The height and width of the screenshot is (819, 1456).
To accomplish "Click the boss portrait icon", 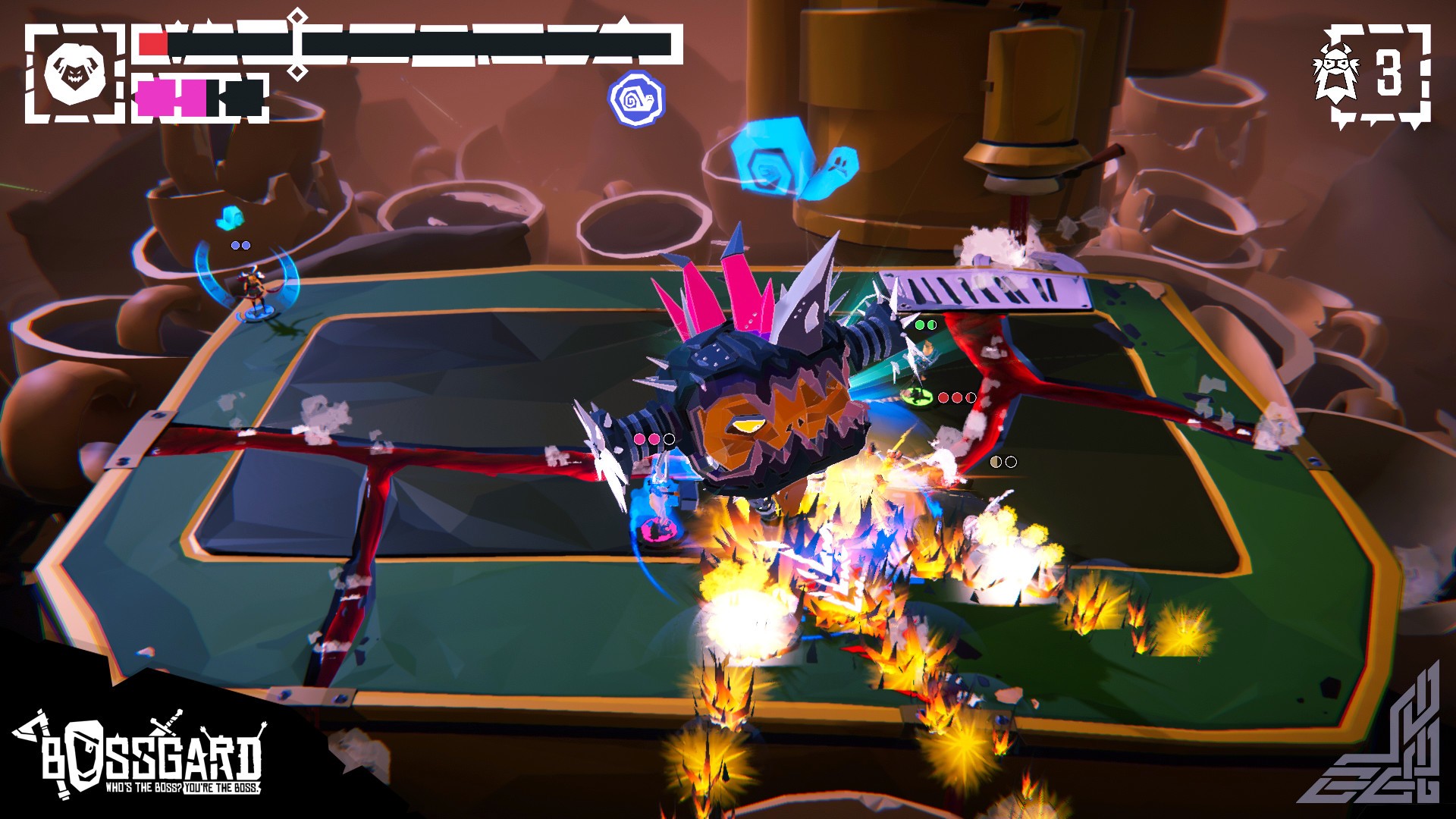I will (74, 74).
